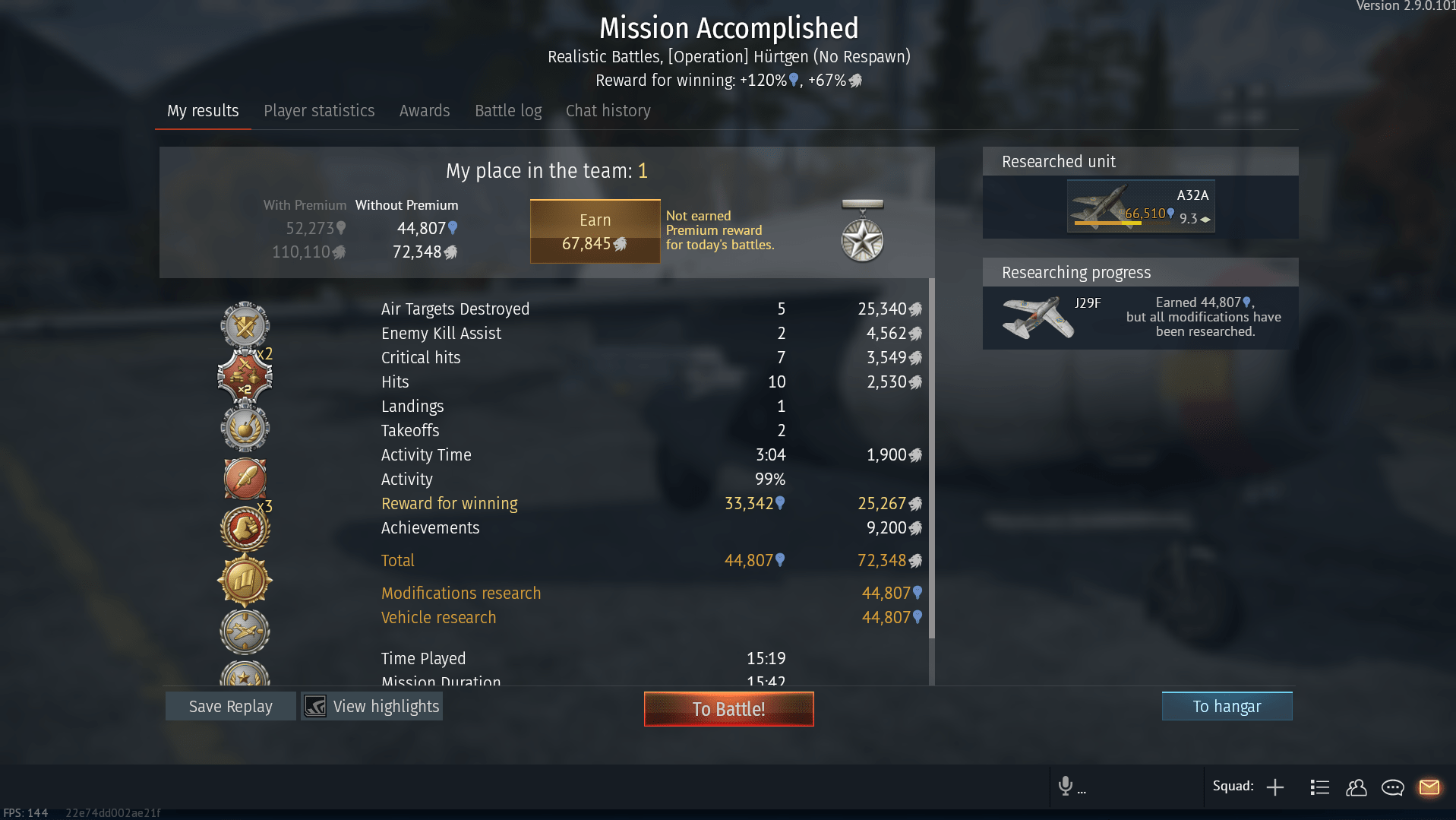Screen dimensions: 1456x820
Task: Open the mail/messages icon in bottom bar
Action: pos(1430,787)
